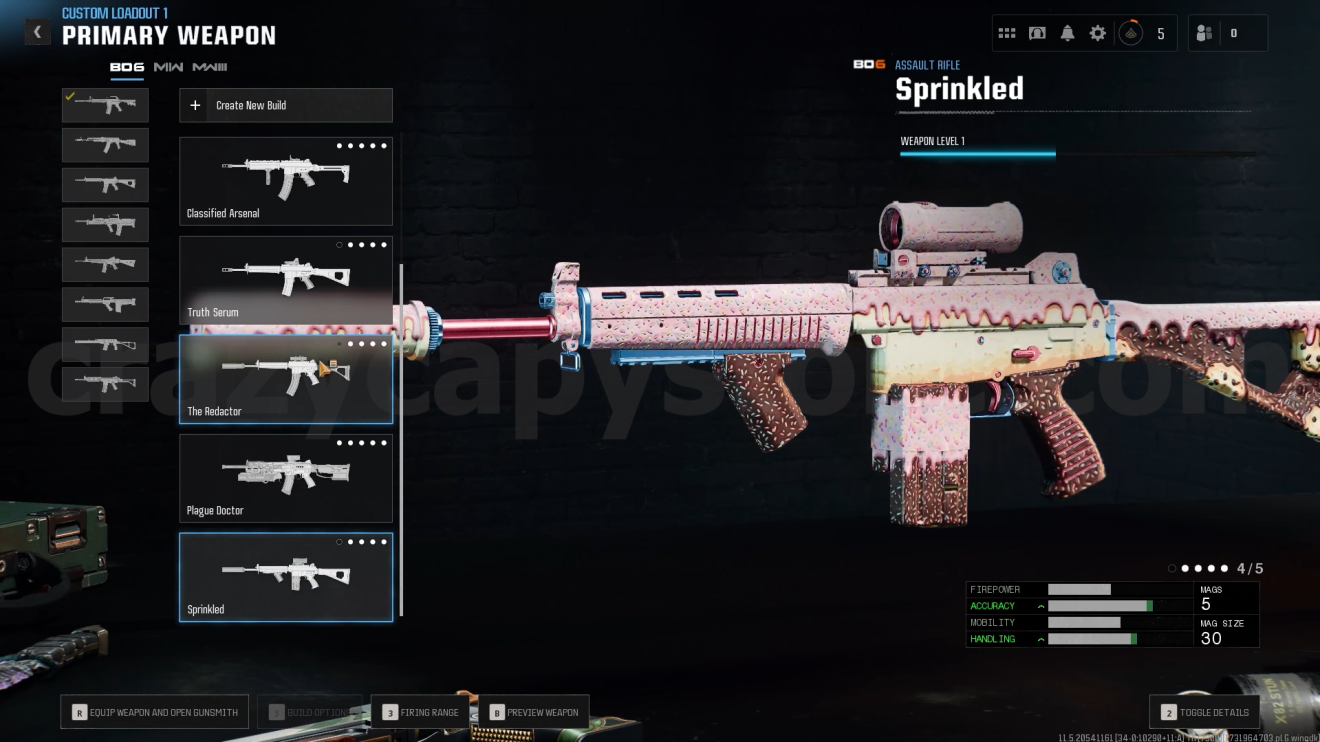The height and width of the screenshot is (742, 1320).
Task: Open settings with the gear icon
Action: (1098, 33)
